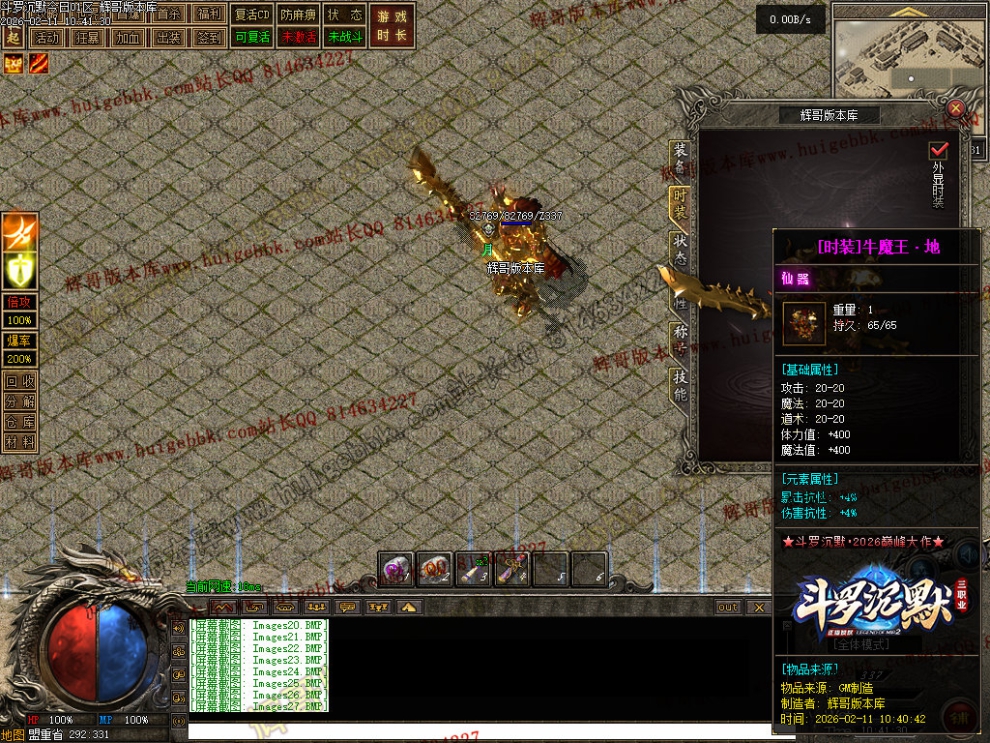Select the 加血 button
The image size is (990, 743).
tap(128, 37)
